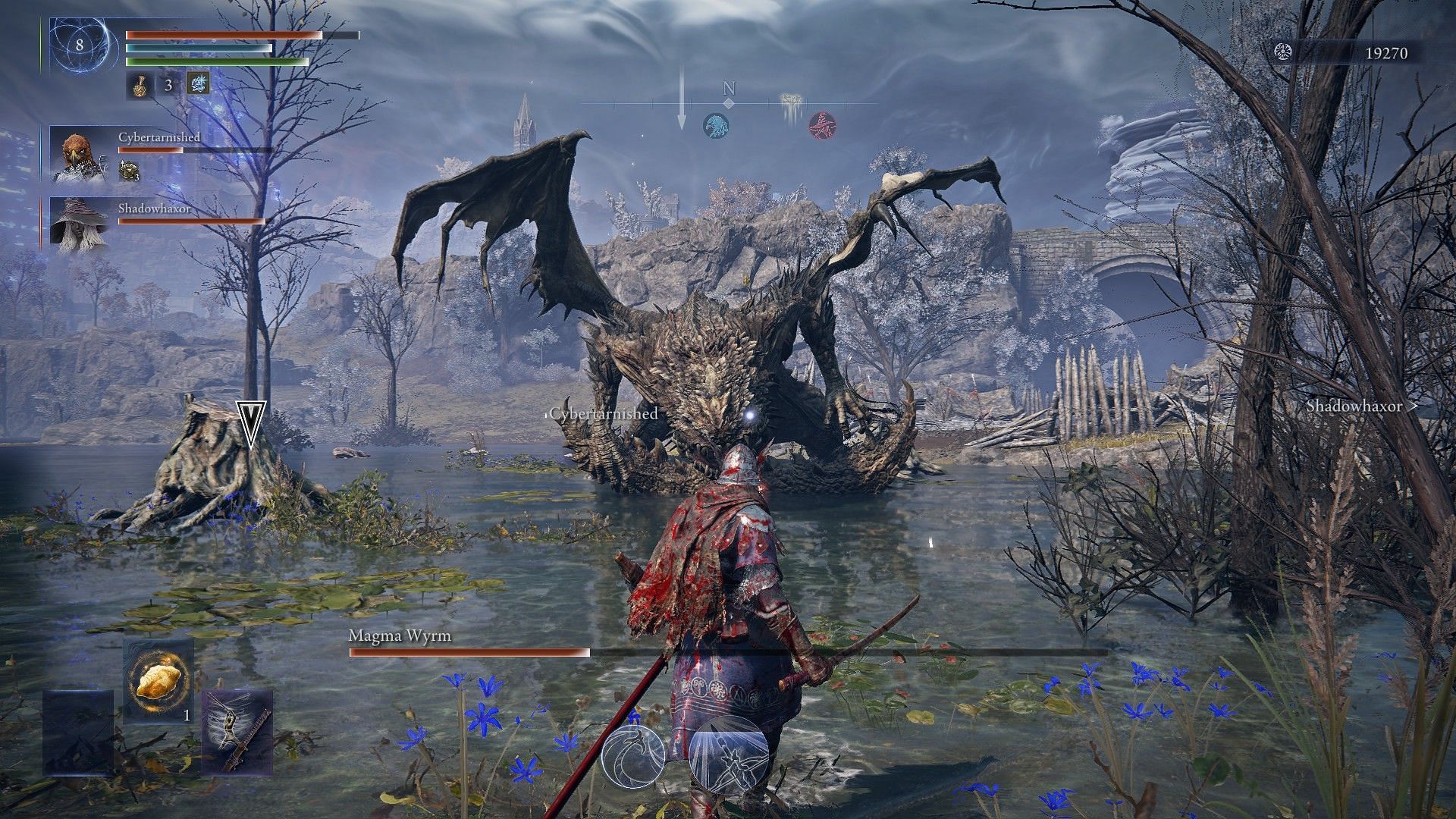This screenshot has height=819, width=1456.
Task: Click Cybertarnished's buff icon with the number 3
Action: pos(129,171)
